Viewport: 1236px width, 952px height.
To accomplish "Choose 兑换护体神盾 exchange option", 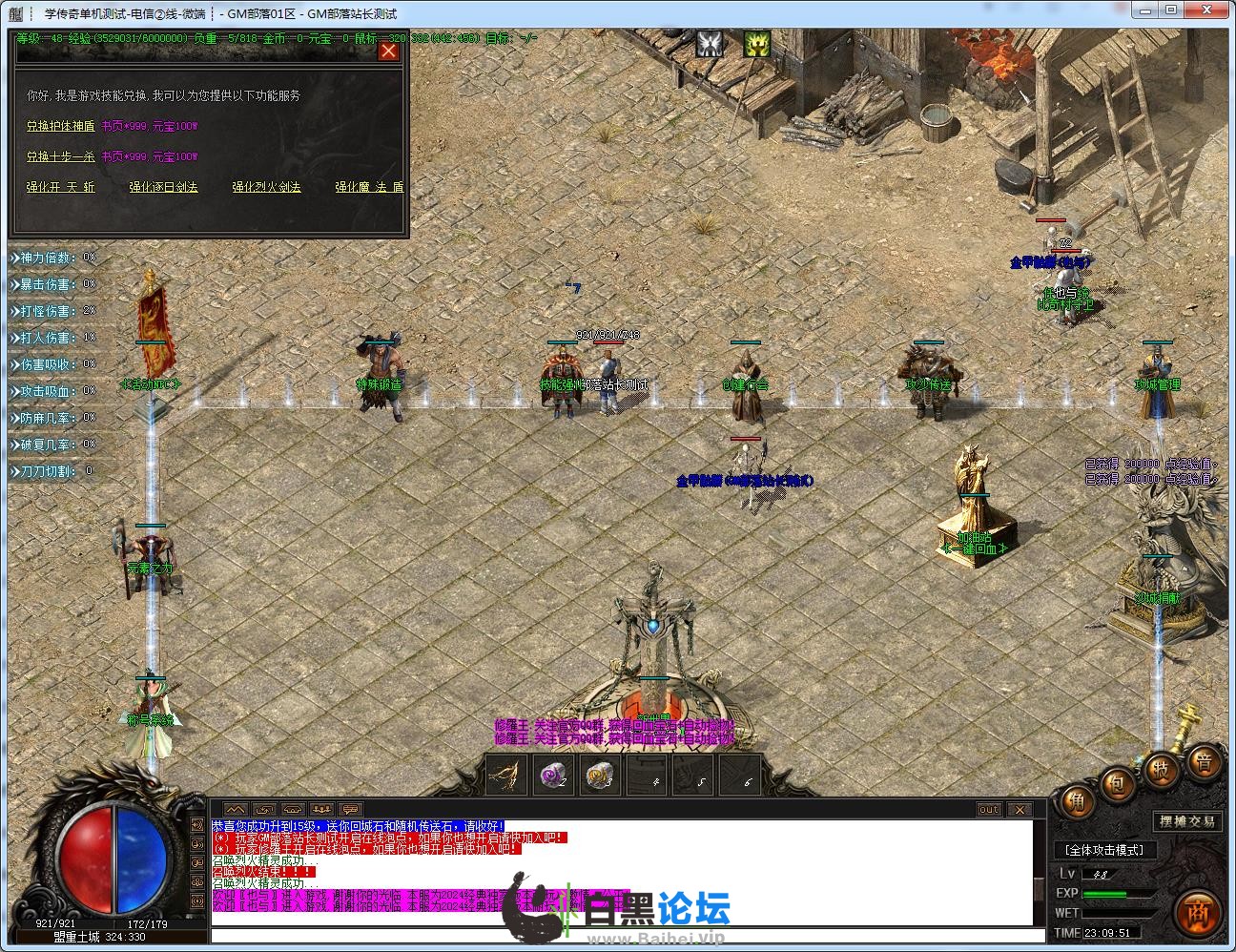I will pyautogui.click(x=60, y=126).
